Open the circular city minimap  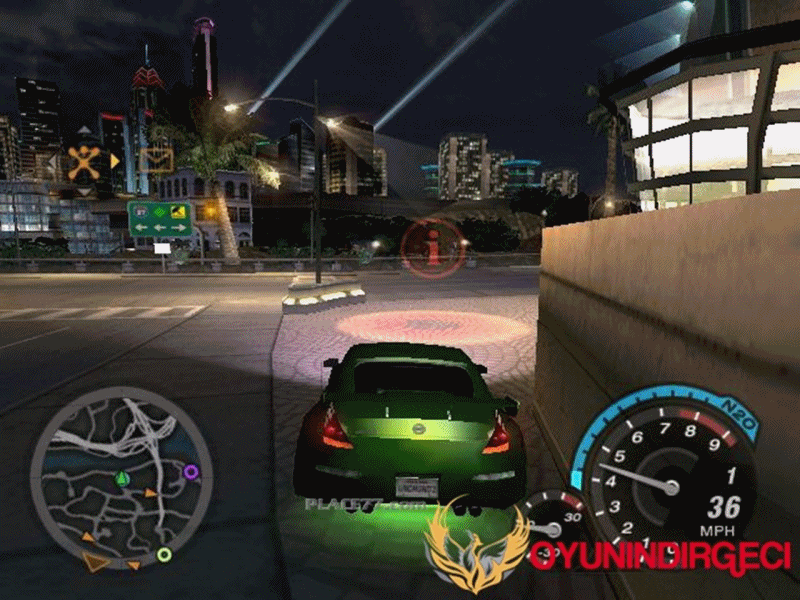(120, 478)
